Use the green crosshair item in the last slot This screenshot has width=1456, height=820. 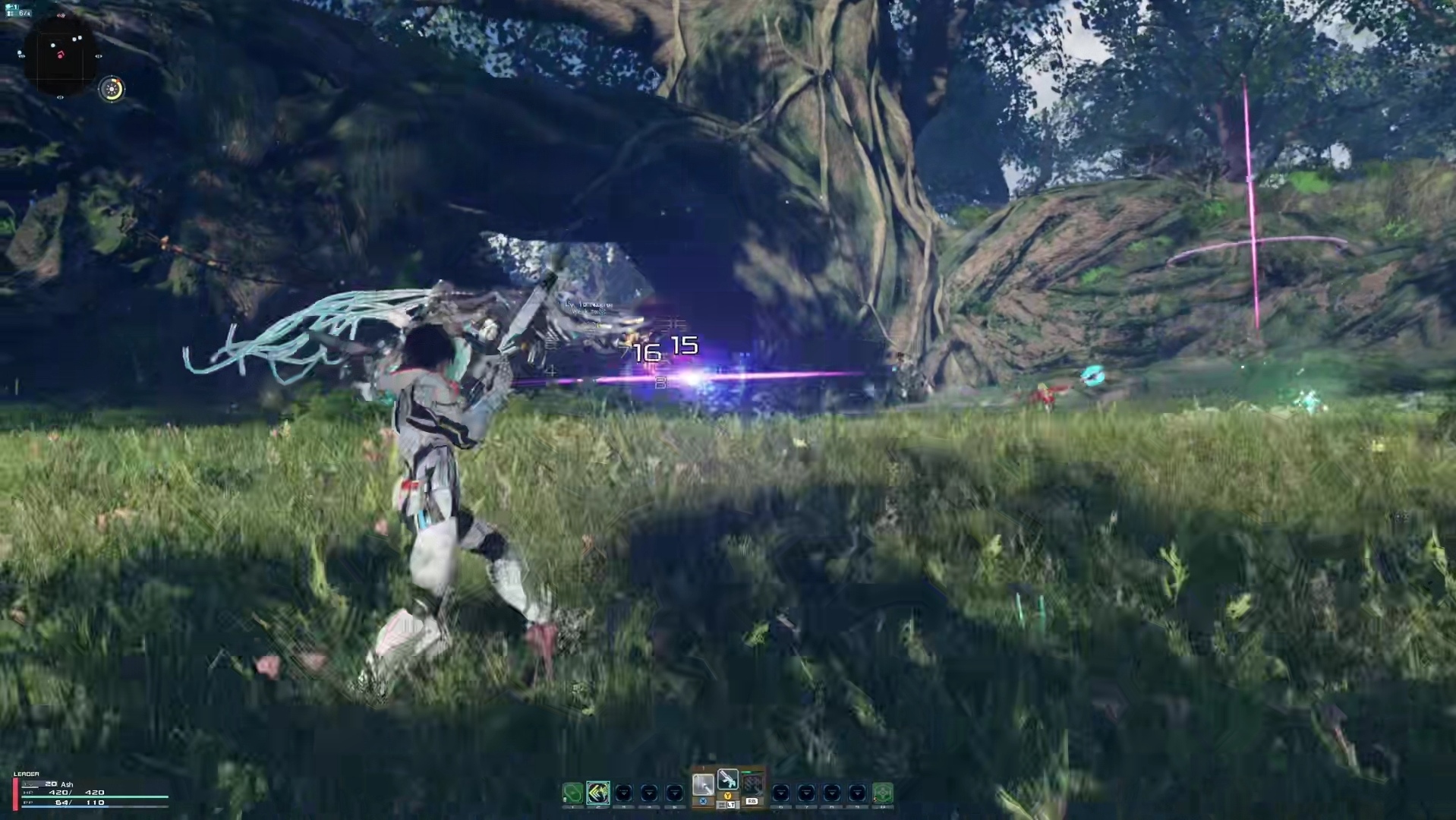[x=882, y=793]
